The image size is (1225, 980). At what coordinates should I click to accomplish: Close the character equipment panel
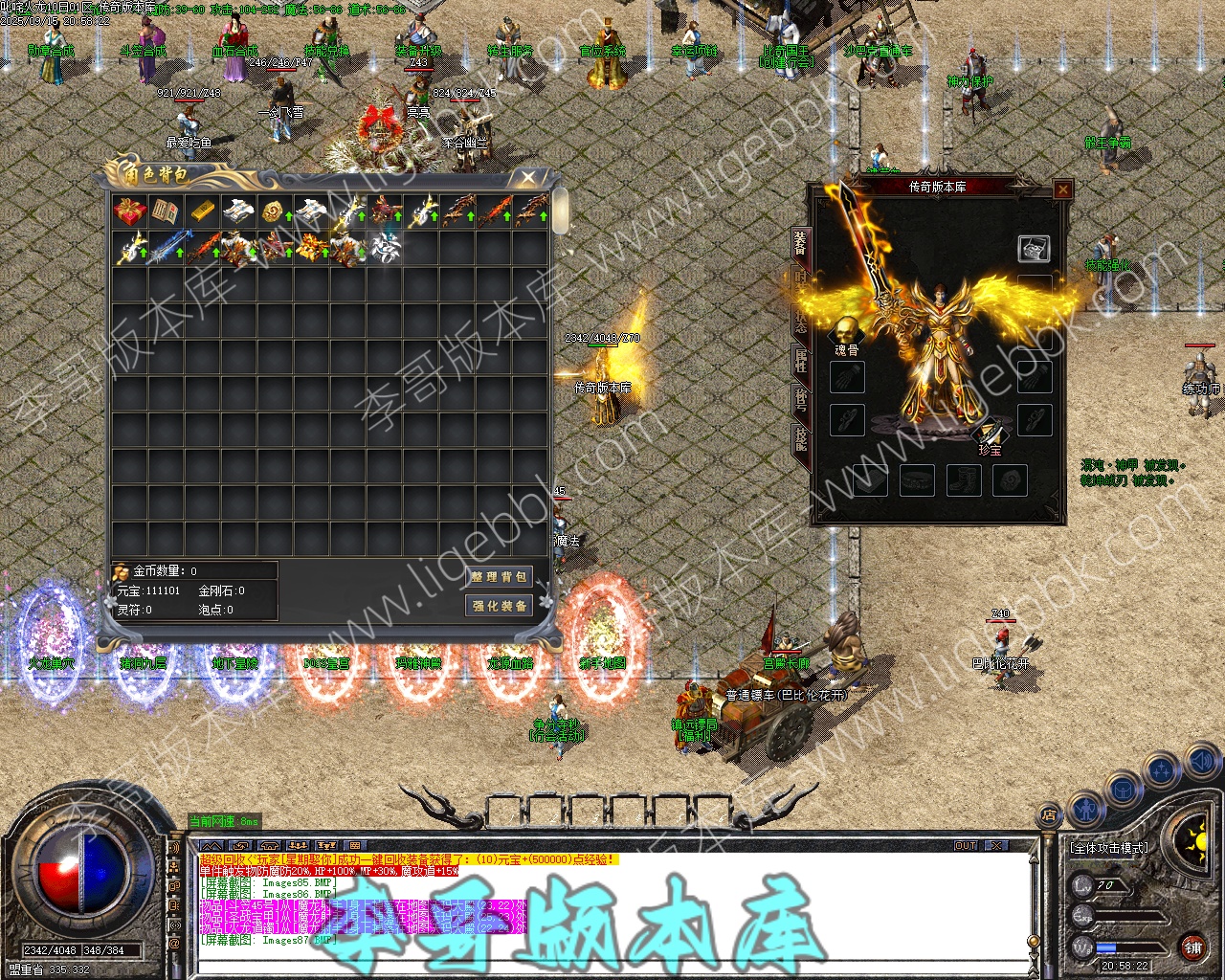(1062, 189)
